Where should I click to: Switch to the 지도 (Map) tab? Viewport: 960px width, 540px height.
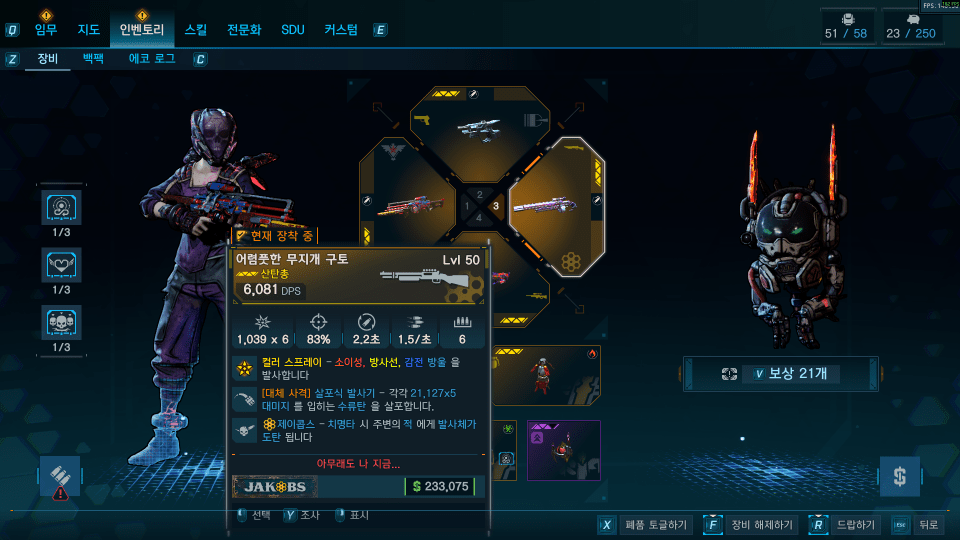pos(88,30)
